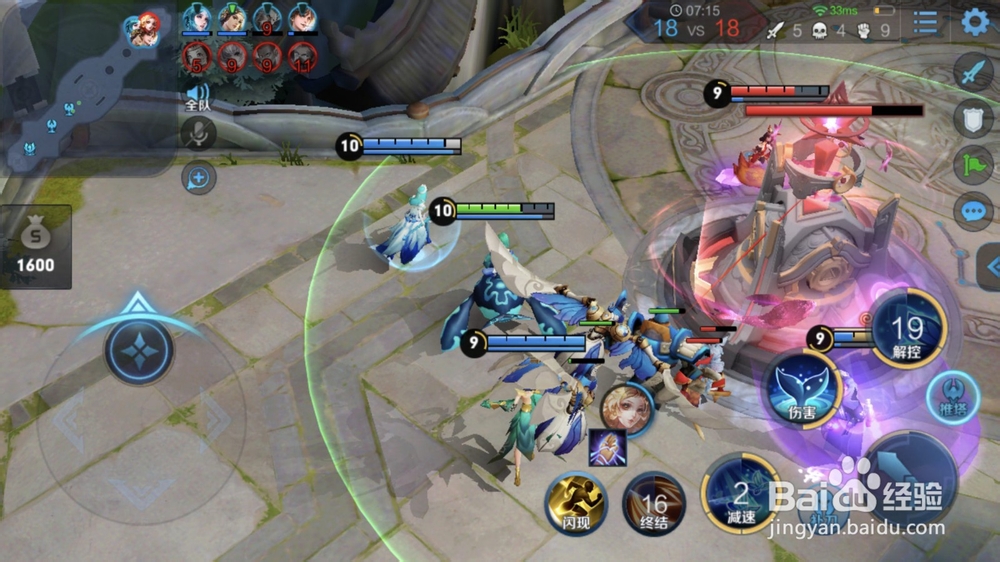Open the settings gear menu
This screenshot has width=1000, height=562.
975,22
